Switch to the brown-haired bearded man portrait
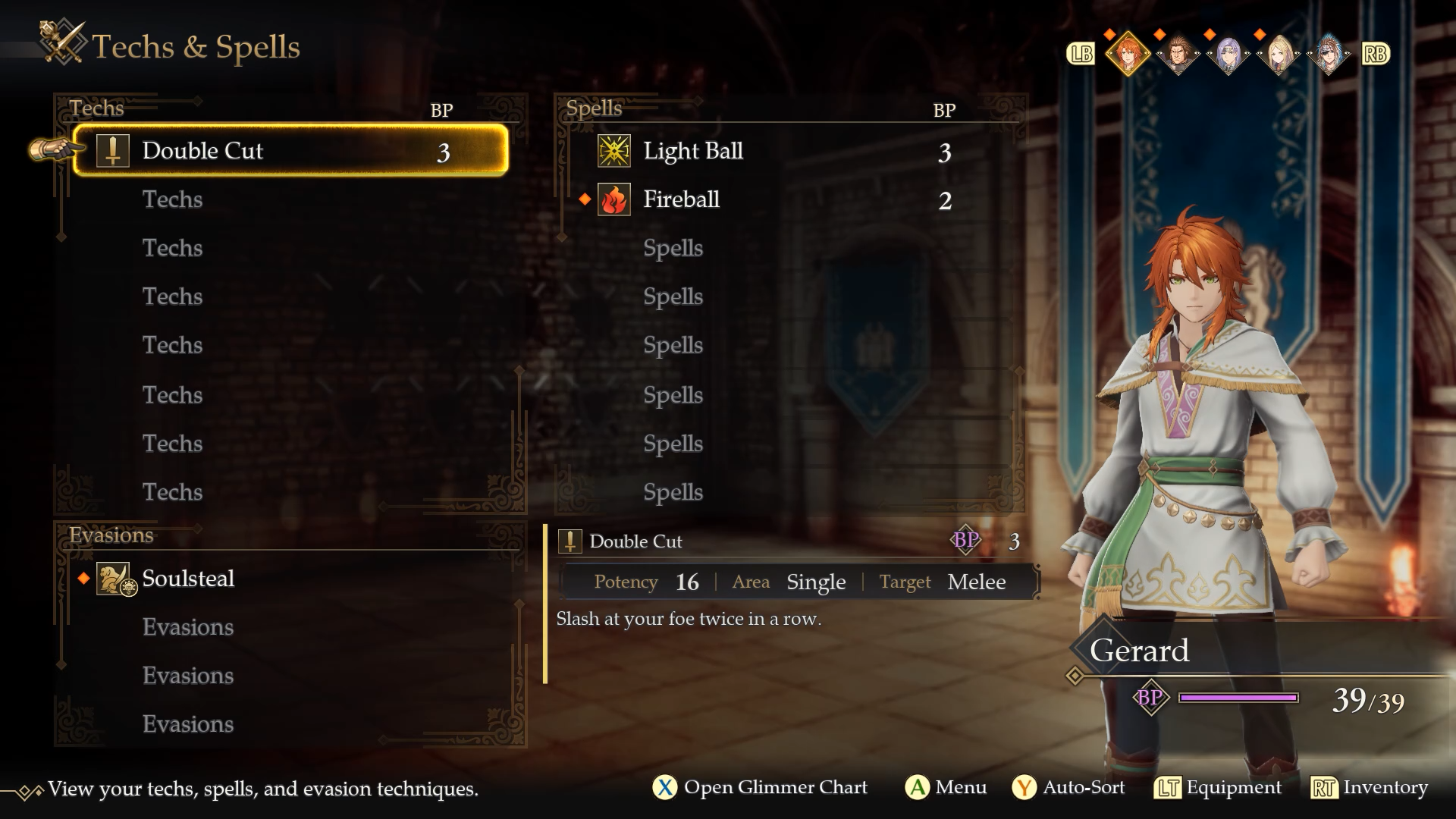 point(1178,54)
